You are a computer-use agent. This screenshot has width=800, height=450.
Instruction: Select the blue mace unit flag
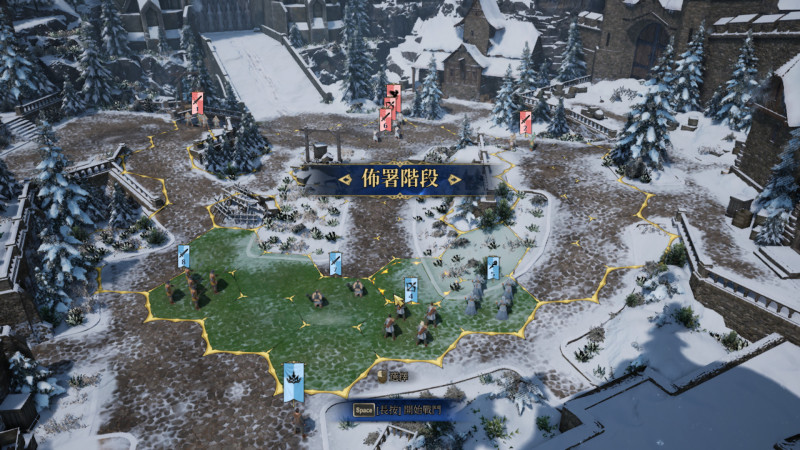point(493,267)
